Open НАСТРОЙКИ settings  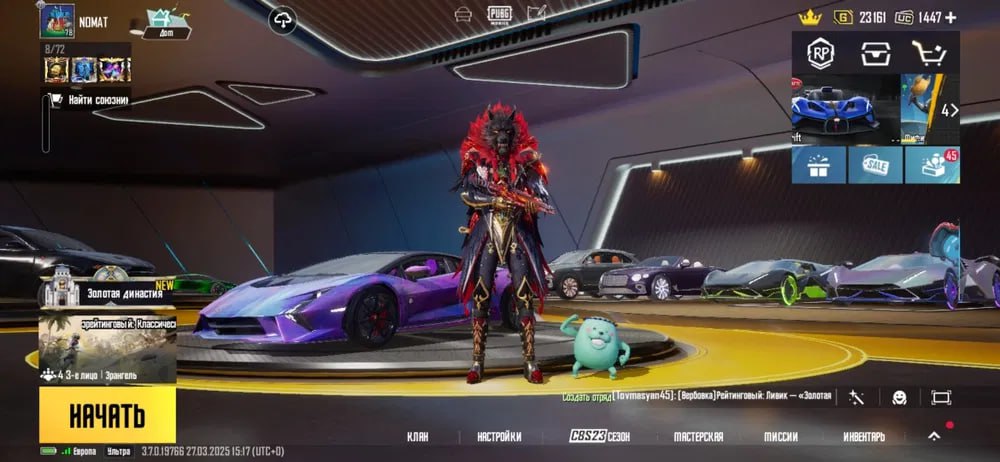[499, 437]
